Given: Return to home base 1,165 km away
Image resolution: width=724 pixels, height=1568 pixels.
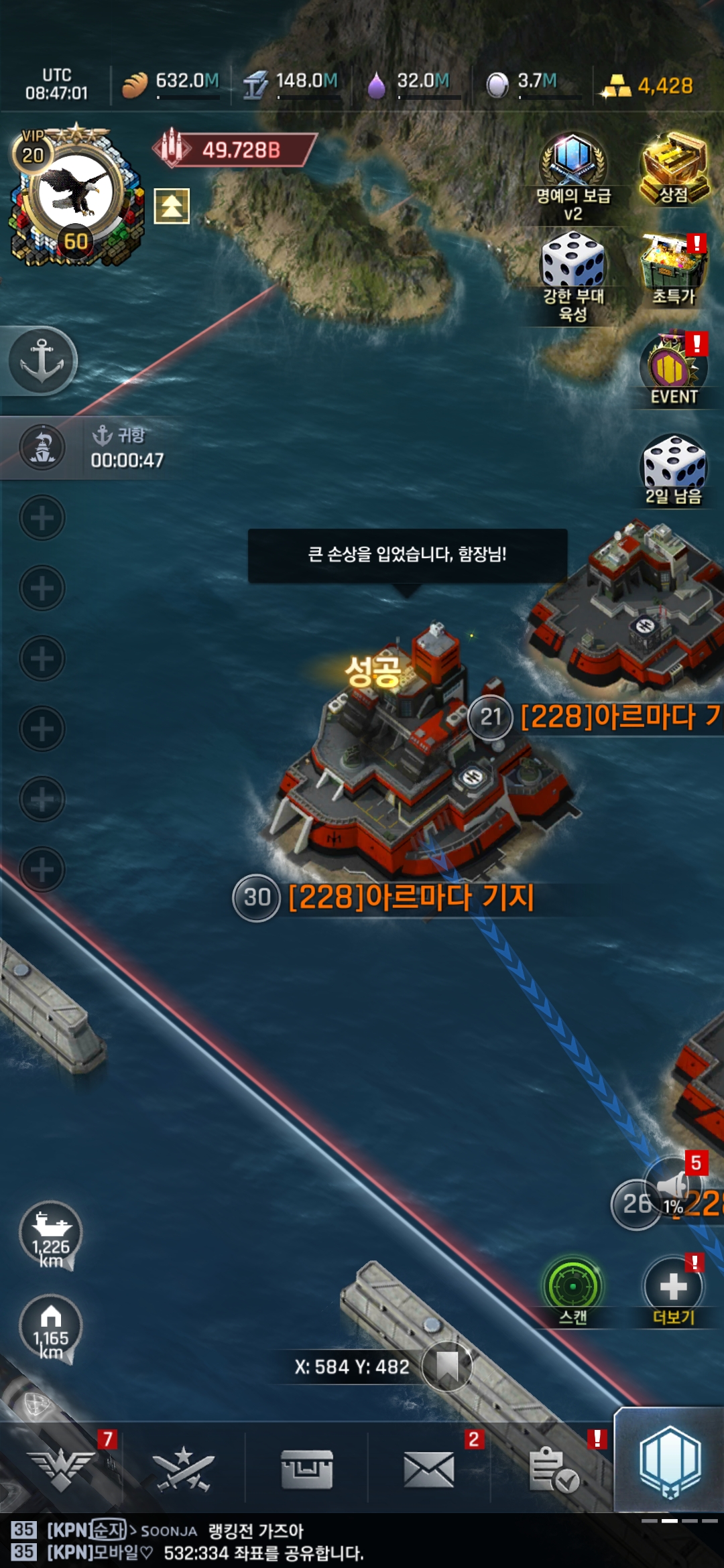Looking at the screenshot, I should point(51,1327).
